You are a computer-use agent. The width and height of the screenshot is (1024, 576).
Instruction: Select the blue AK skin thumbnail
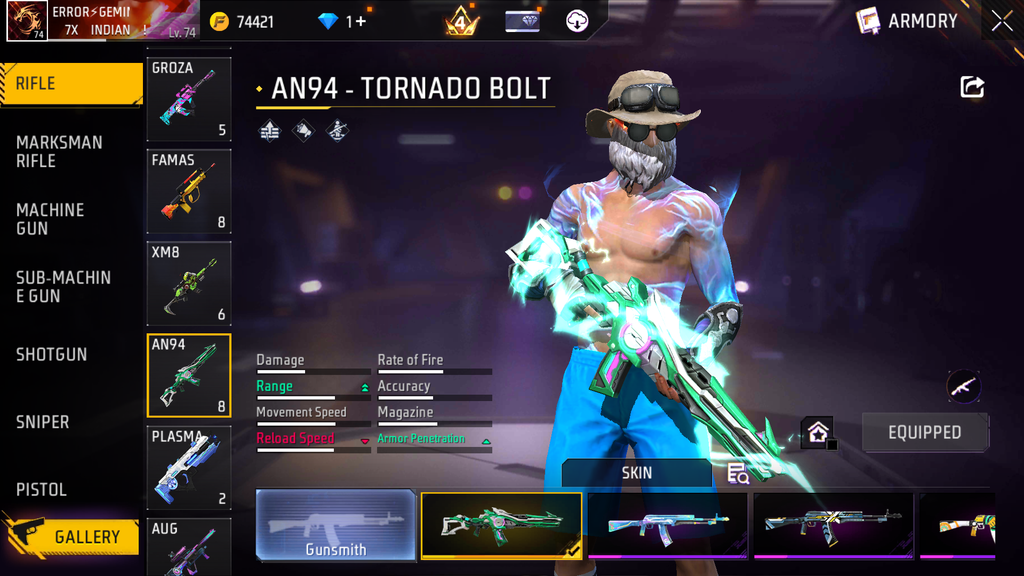point(667,525)
